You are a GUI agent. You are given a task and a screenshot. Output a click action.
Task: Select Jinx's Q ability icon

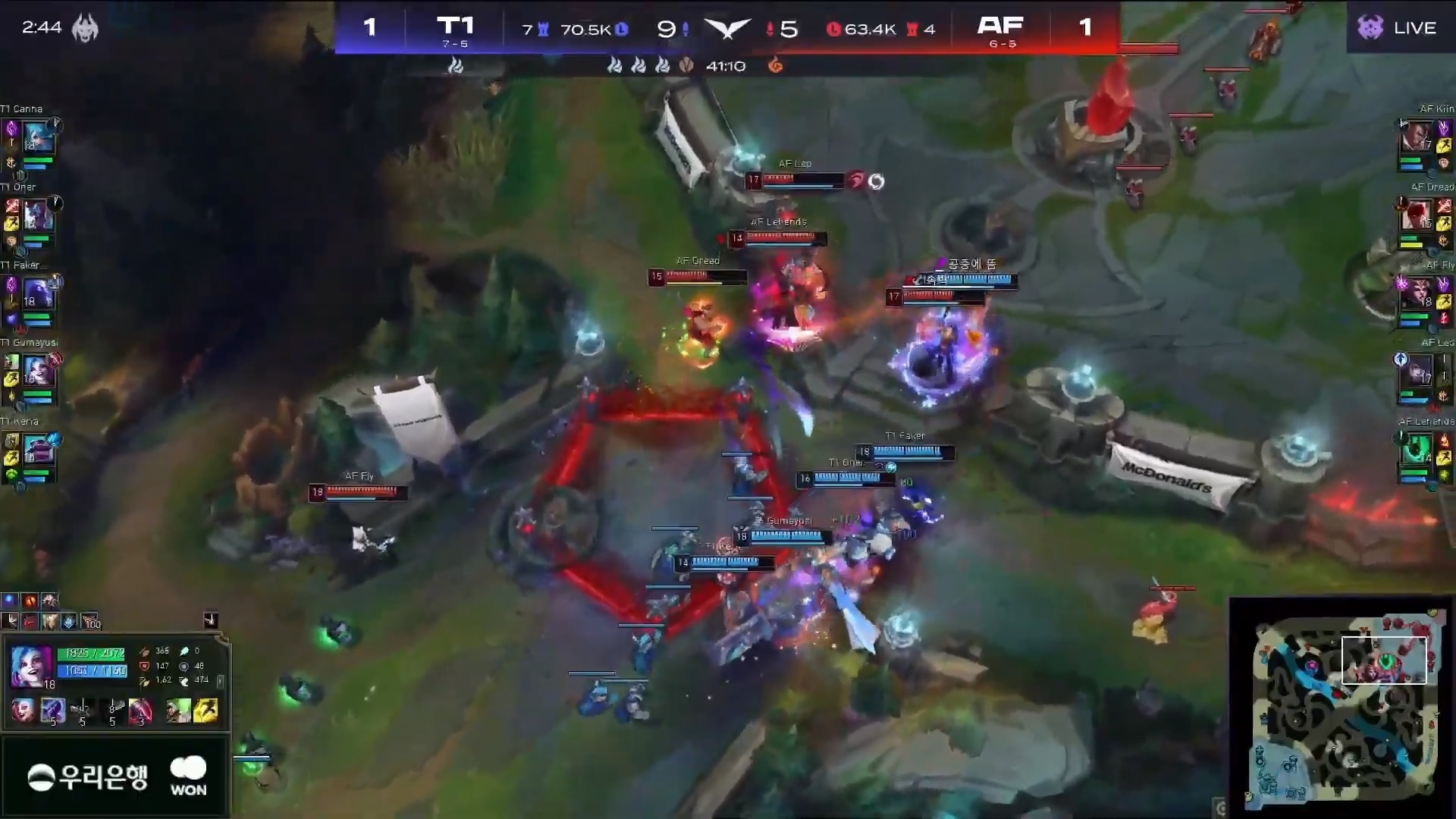(52, 711)
